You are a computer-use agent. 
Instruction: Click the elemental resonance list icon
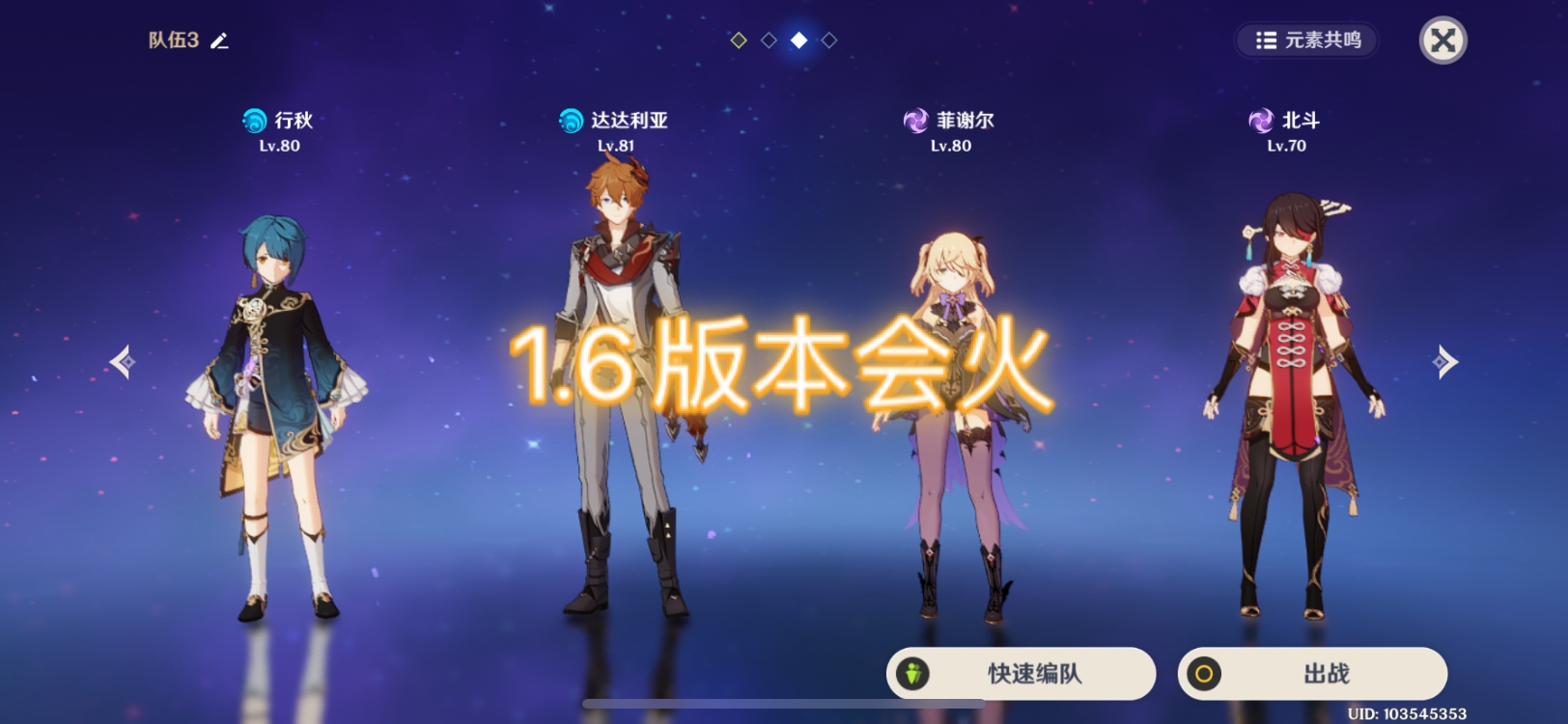click(1267, 42)
